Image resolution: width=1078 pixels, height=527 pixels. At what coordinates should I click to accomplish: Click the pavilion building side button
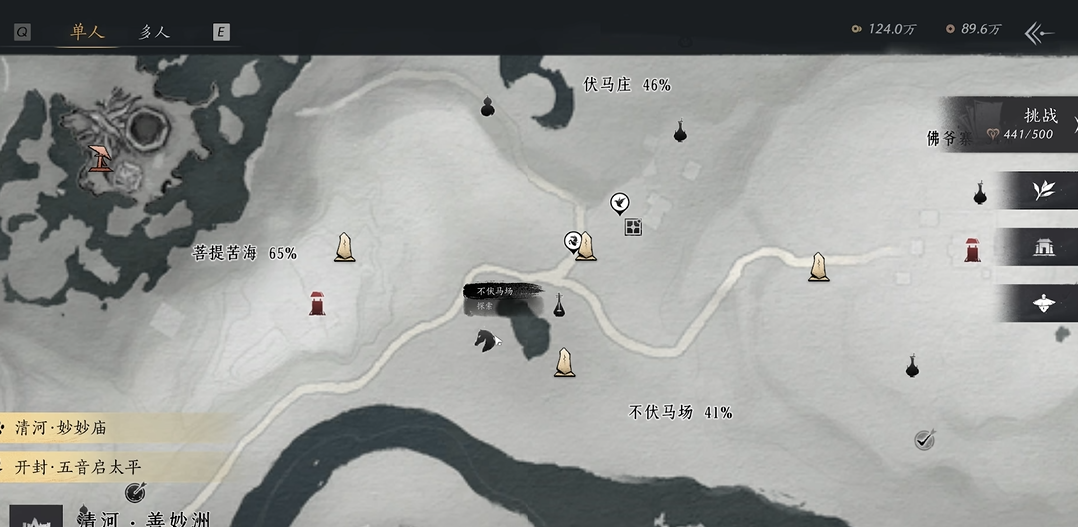(x=1043, y=247)
